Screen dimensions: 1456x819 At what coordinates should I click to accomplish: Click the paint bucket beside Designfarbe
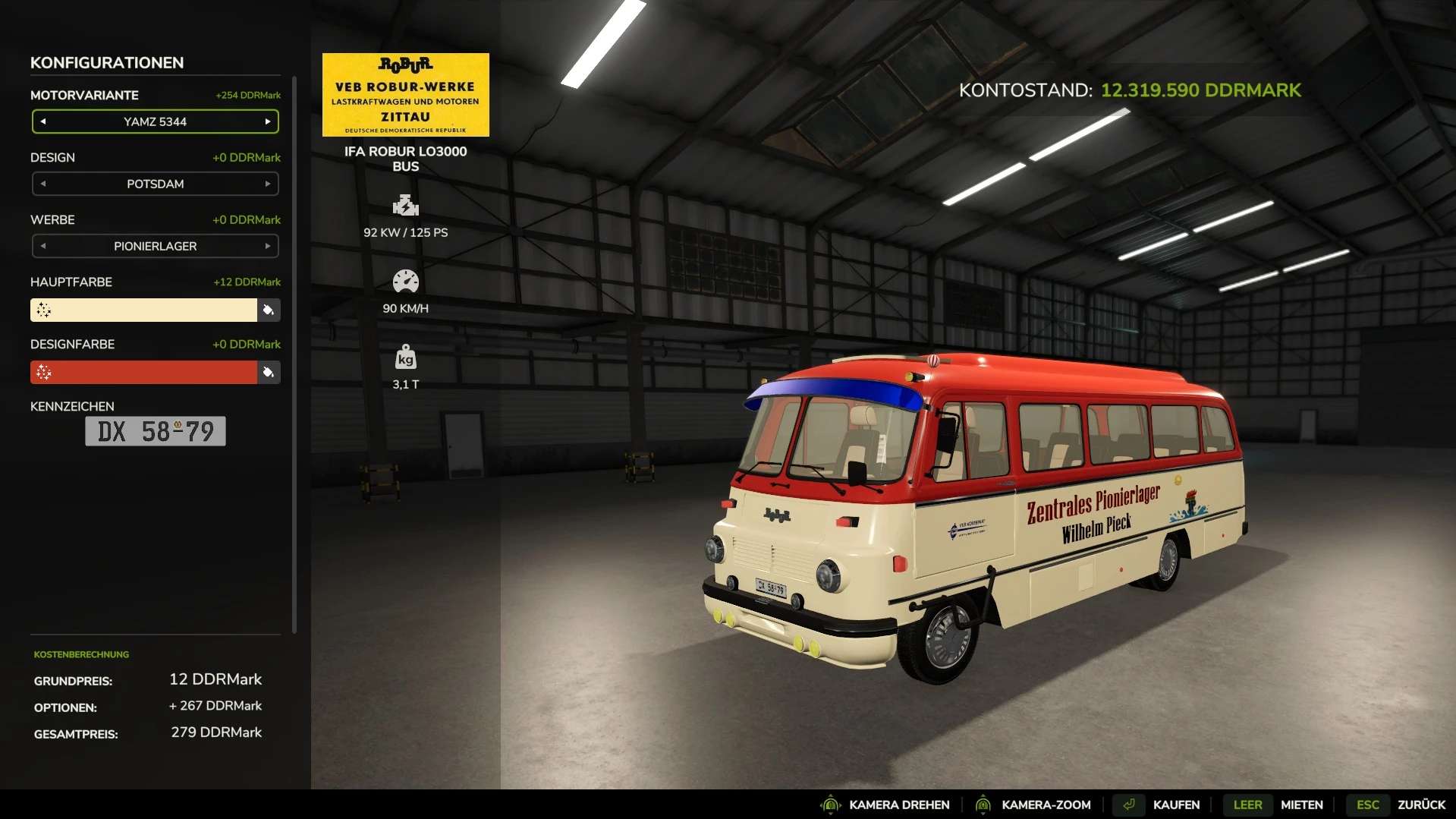point(269,372)
